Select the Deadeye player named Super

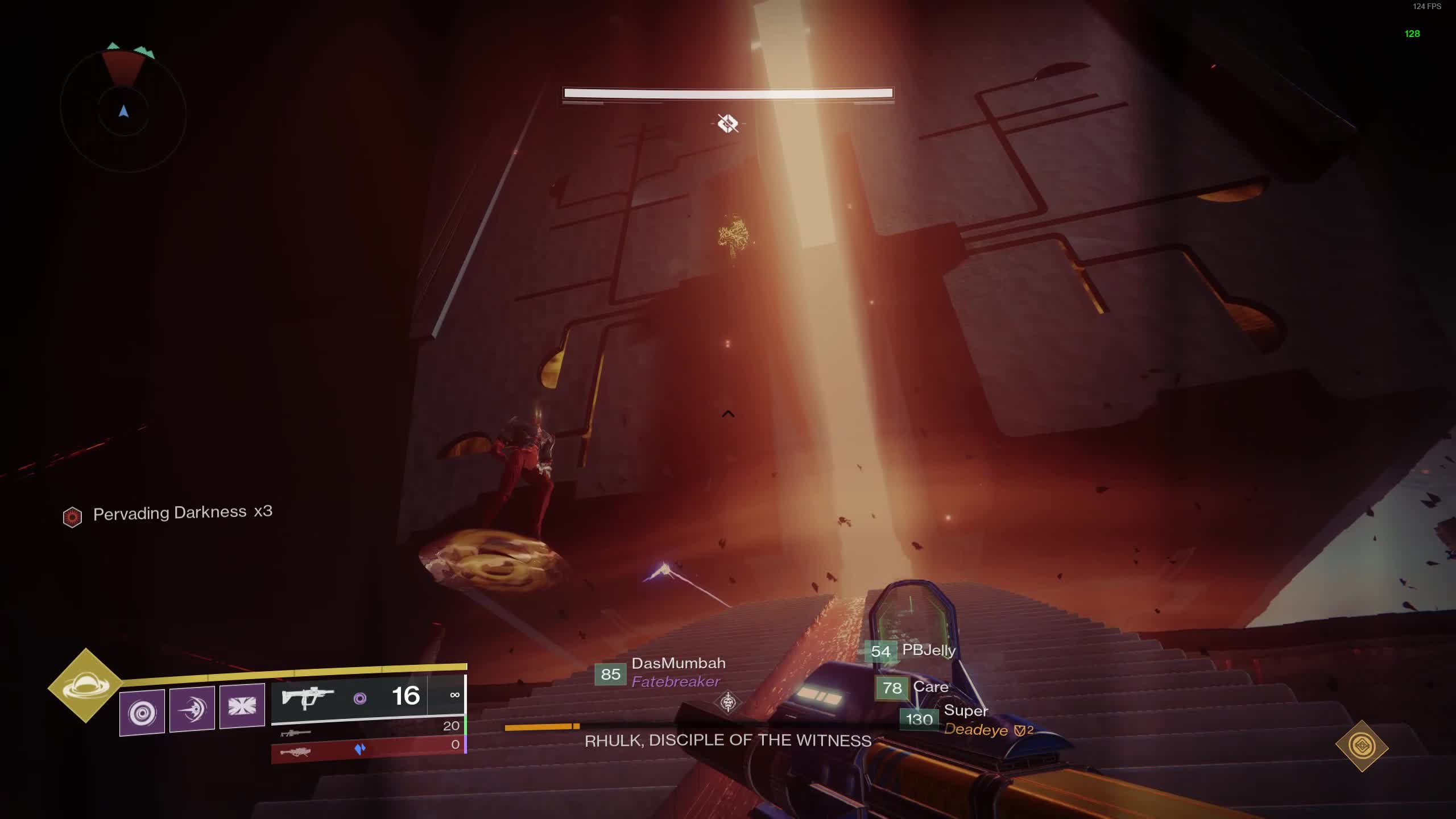click(x=967, y=720)
